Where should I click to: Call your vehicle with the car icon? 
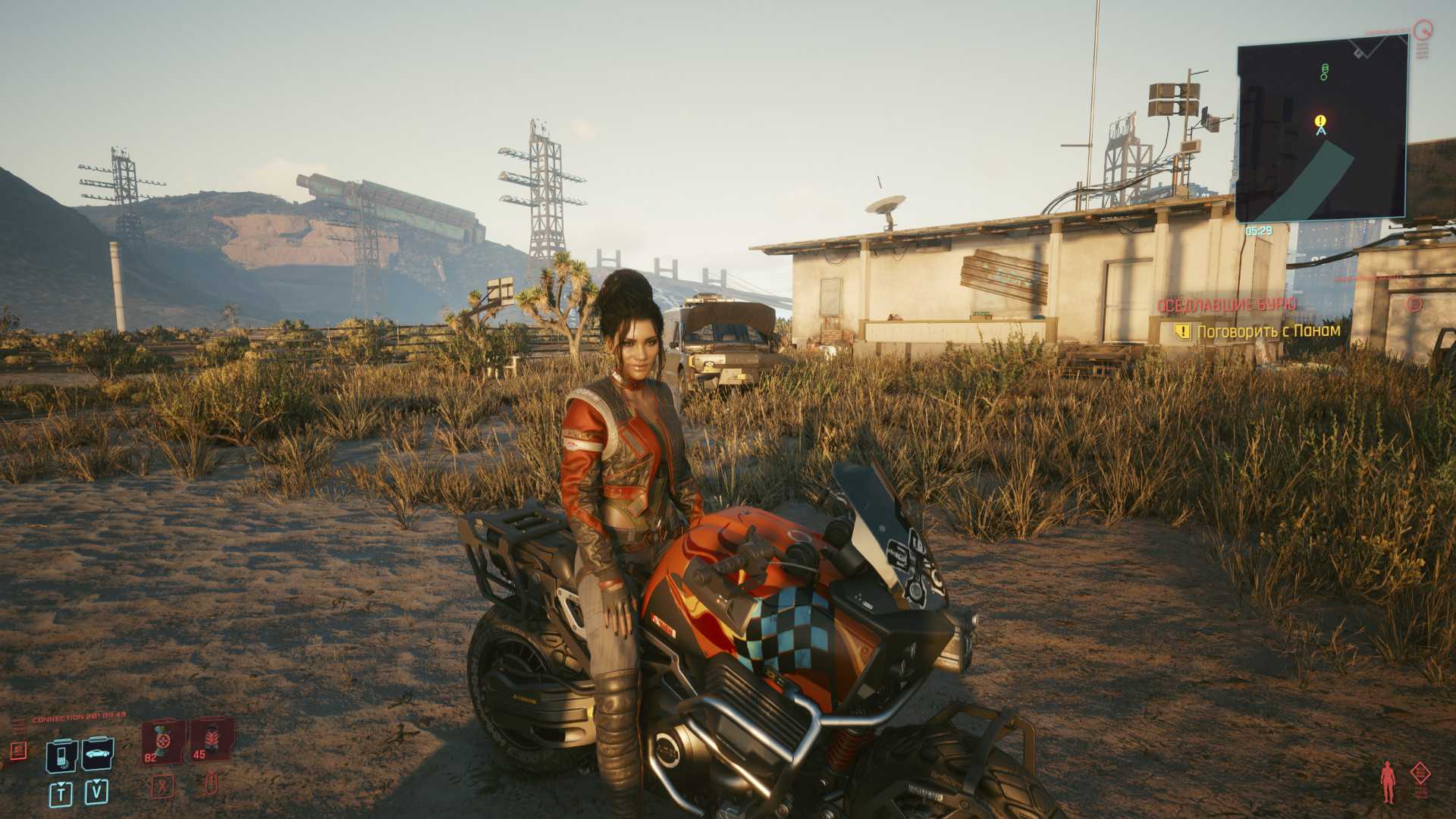click(98, 754)
